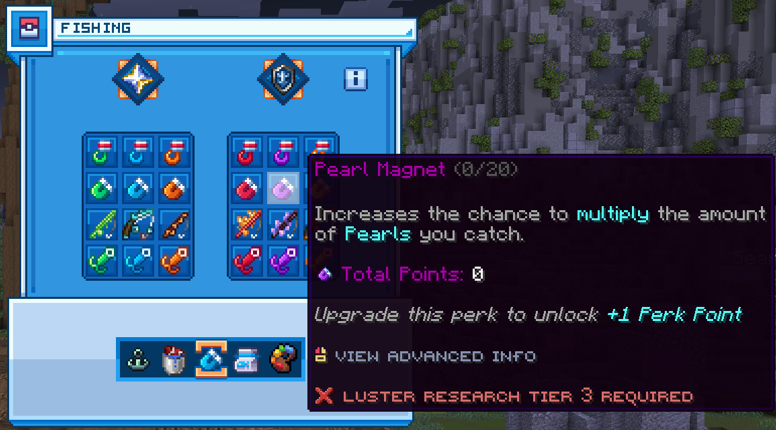Select the shield emblem above right perk grid

point(283,78)
